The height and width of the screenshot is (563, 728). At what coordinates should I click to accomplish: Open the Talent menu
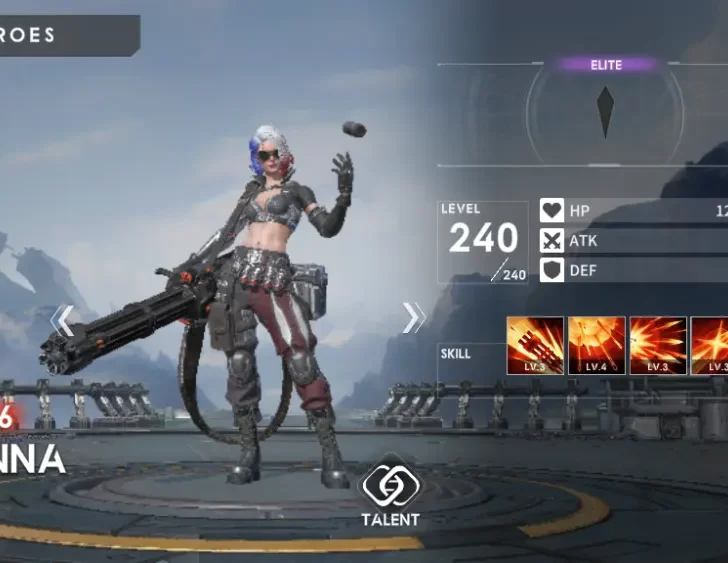(390, 494)
